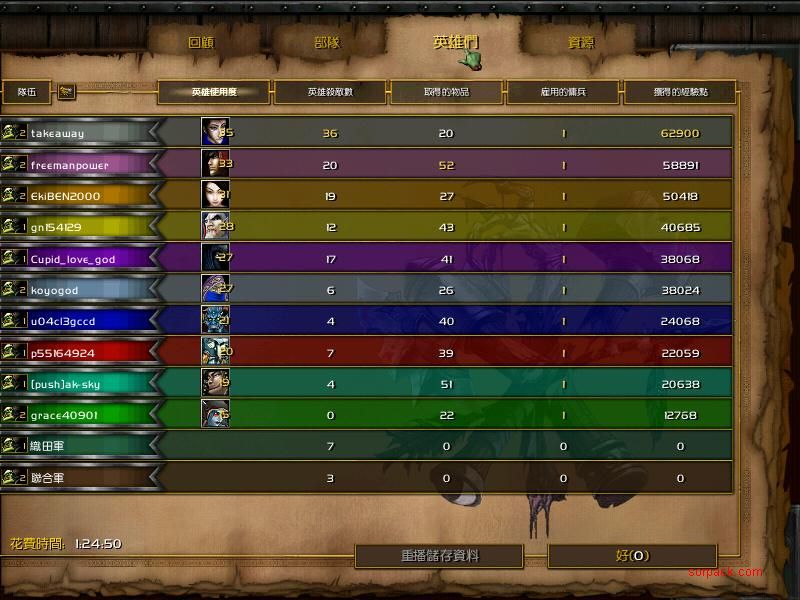This screenshot has width=800, height=600.
Task: Click the freemanpower player name
Action: click(x=70, y=165)
